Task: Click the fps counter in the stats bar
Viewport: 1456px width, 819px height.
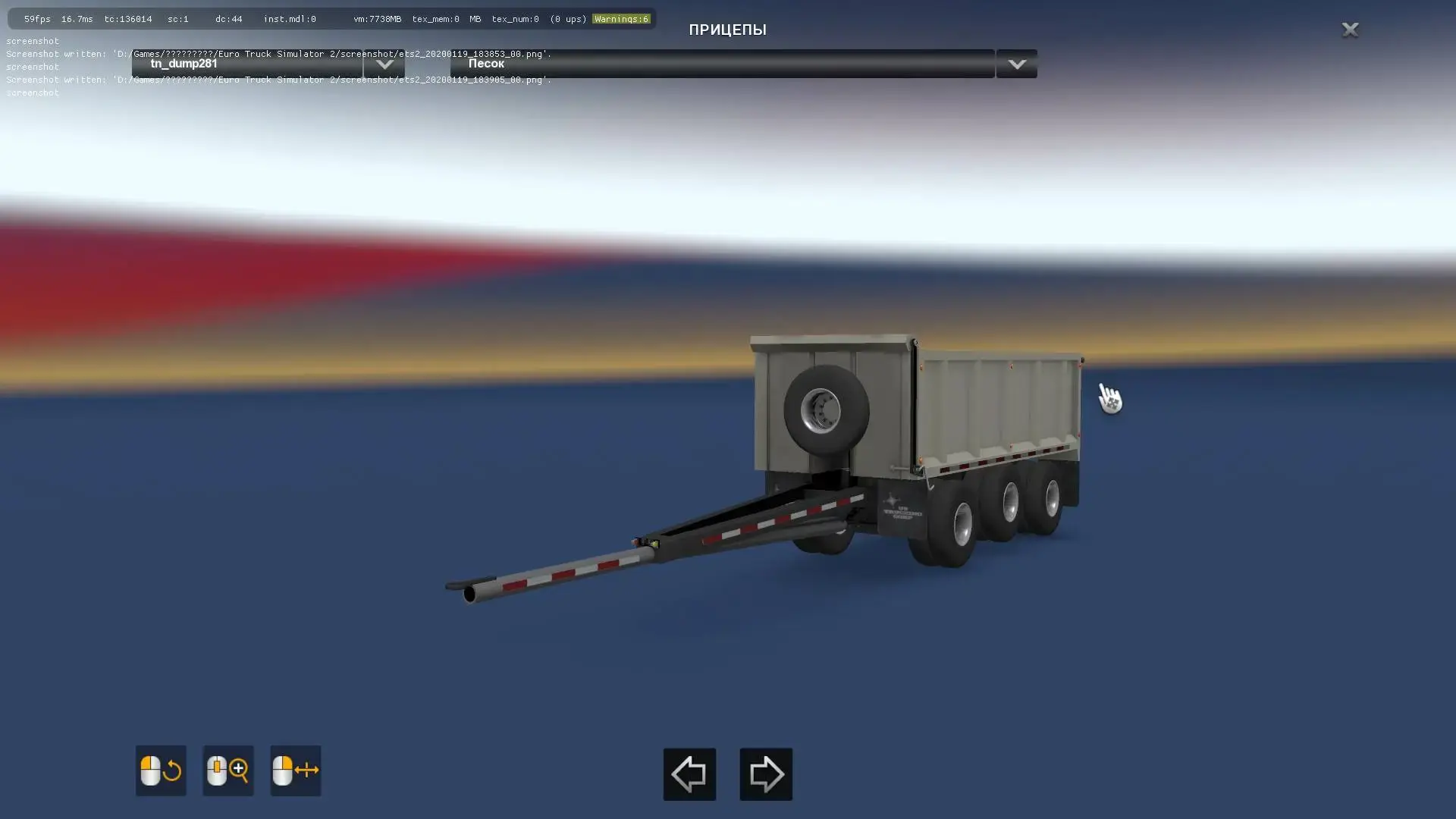Action: tap(36, 19)
